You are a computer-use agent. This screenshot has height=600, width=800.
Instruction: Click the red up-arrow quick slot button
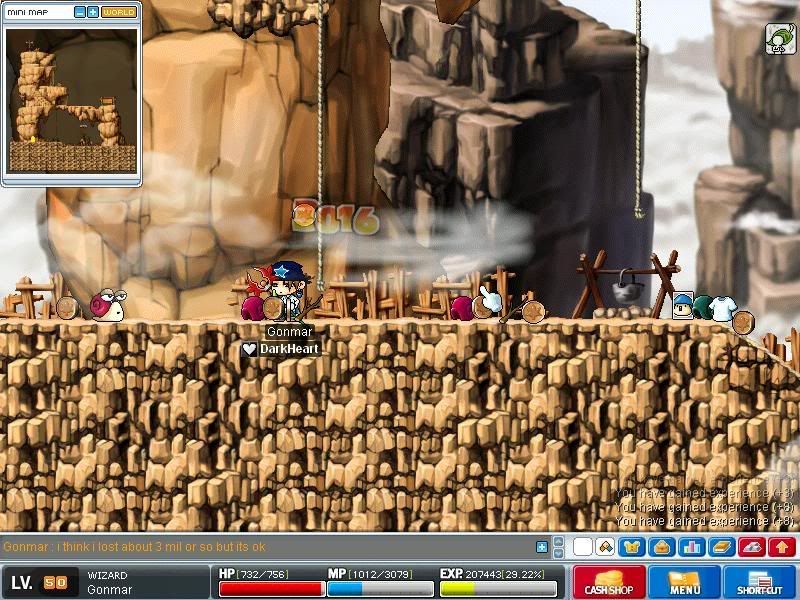coord(781,547)
